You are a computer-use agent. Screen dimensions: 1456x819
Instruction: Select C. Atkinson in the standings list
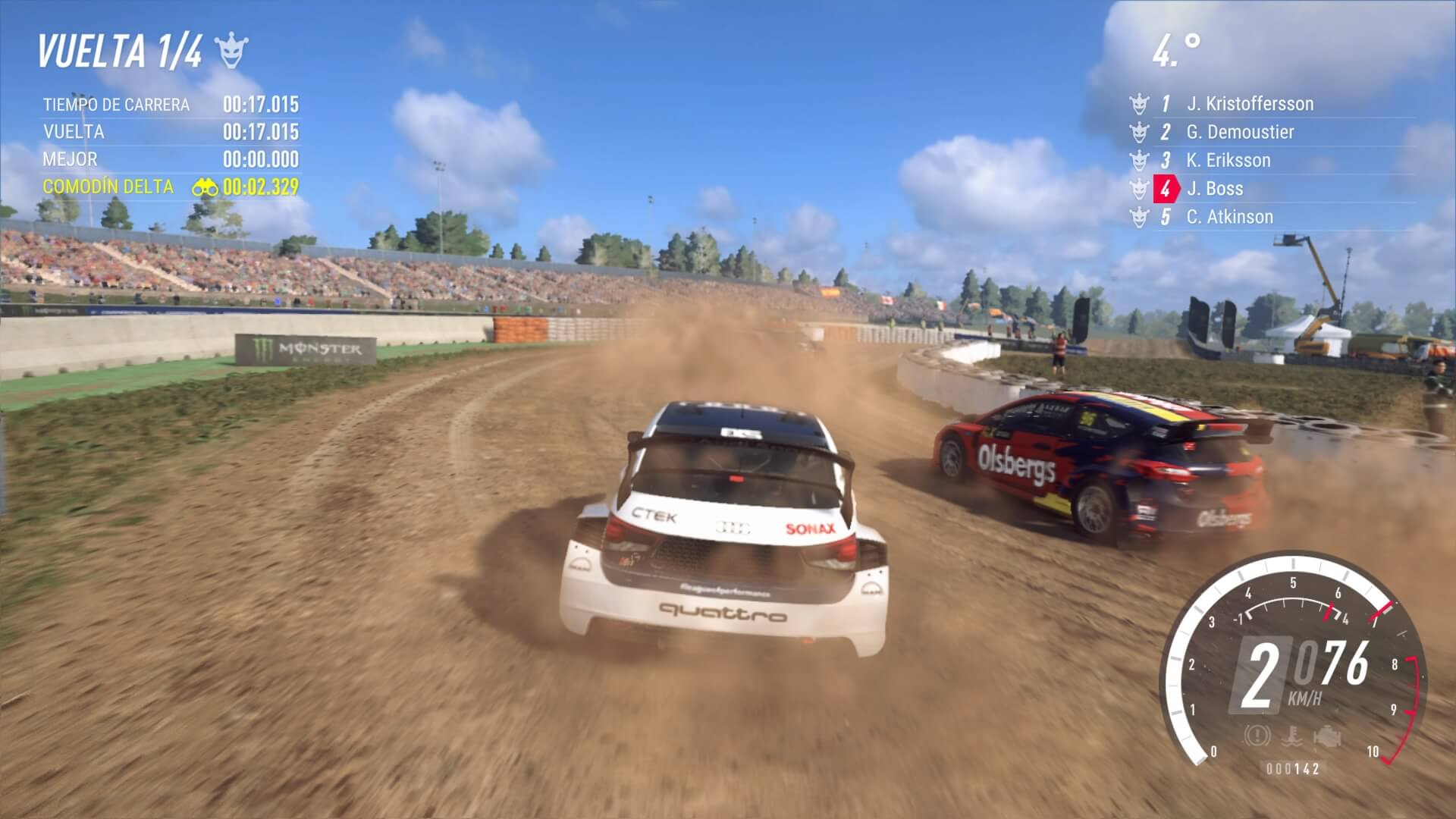[1229, 217]
